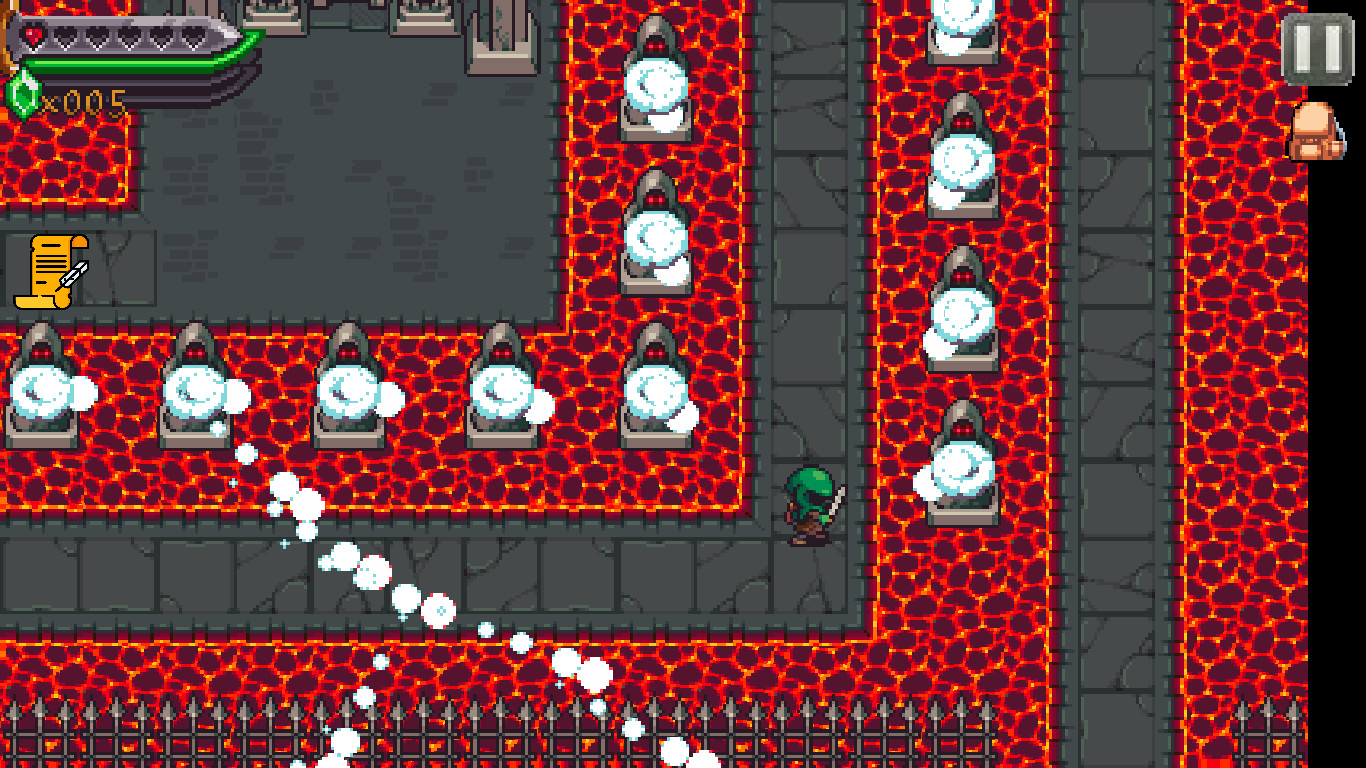Click the x005 gem counter text
Viewport: 1366px width, 768px height.
(x=85, y=100)
